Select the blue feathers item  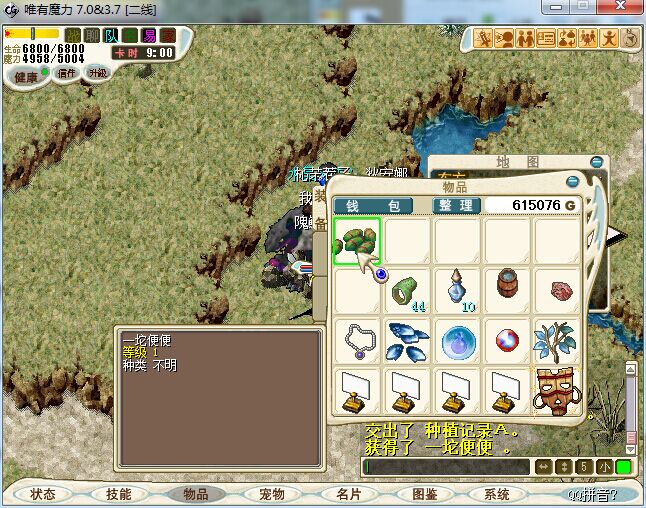pos(407,341)
